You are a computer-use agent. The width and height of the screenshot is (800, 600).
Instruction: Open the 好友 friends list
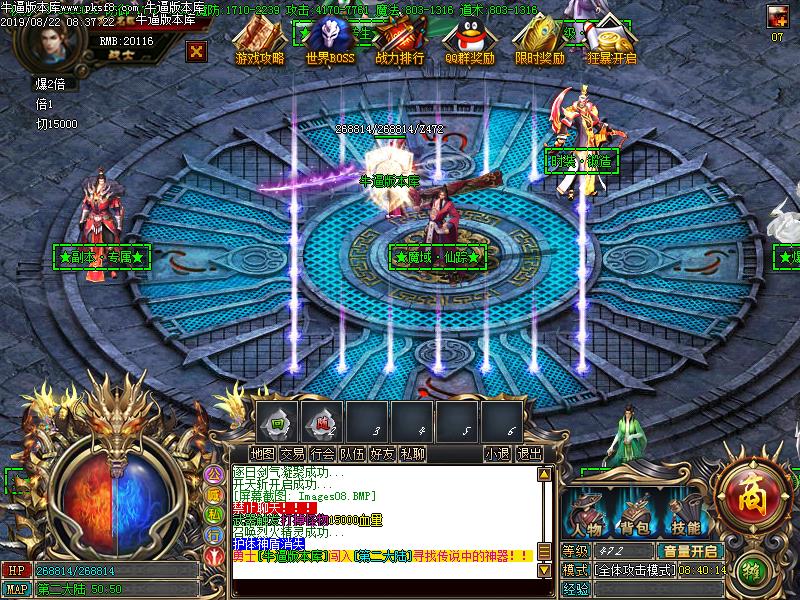[x=382, y=453]
